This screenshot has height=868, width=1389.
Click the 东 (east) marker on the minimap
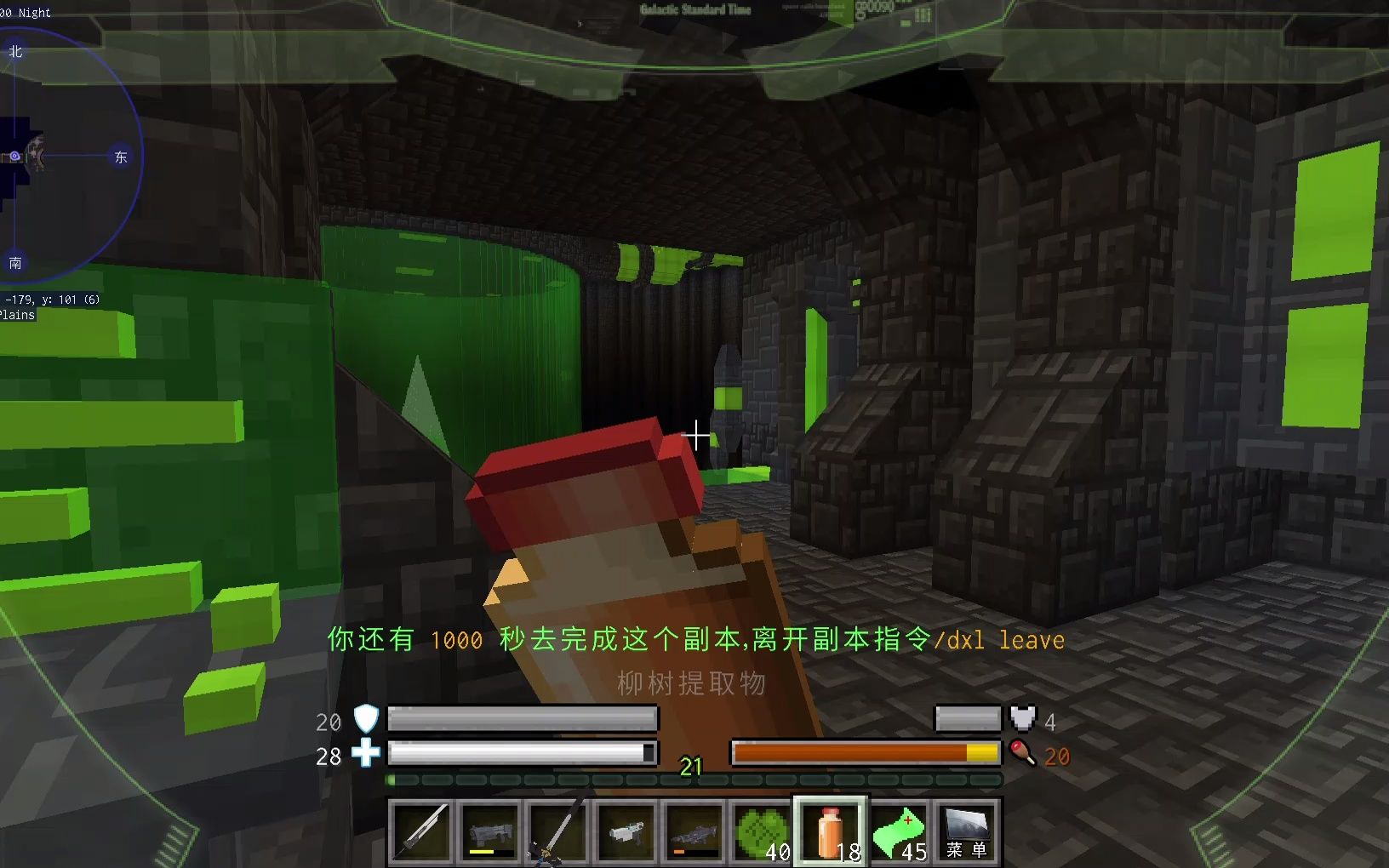tap(120, 157)
